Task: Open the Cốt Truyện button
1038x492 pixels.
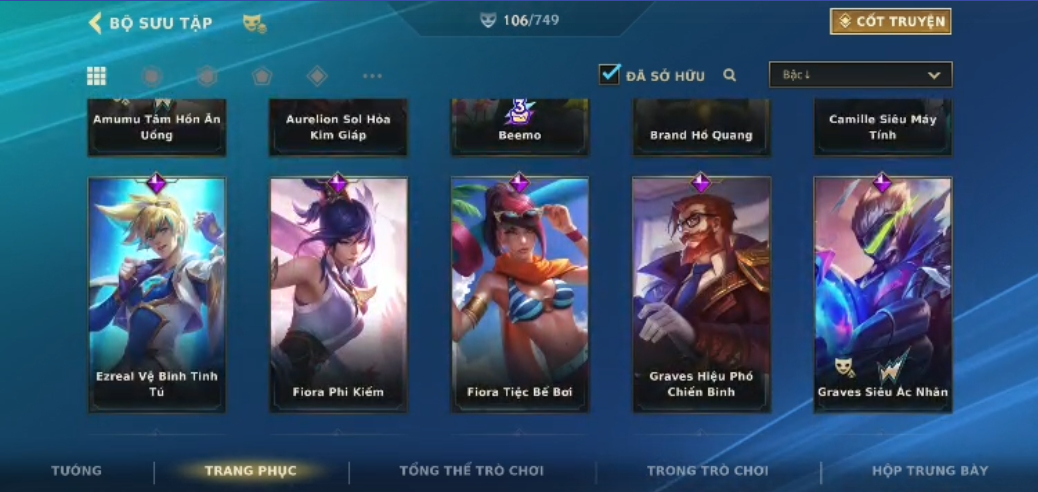Action: 890,21
